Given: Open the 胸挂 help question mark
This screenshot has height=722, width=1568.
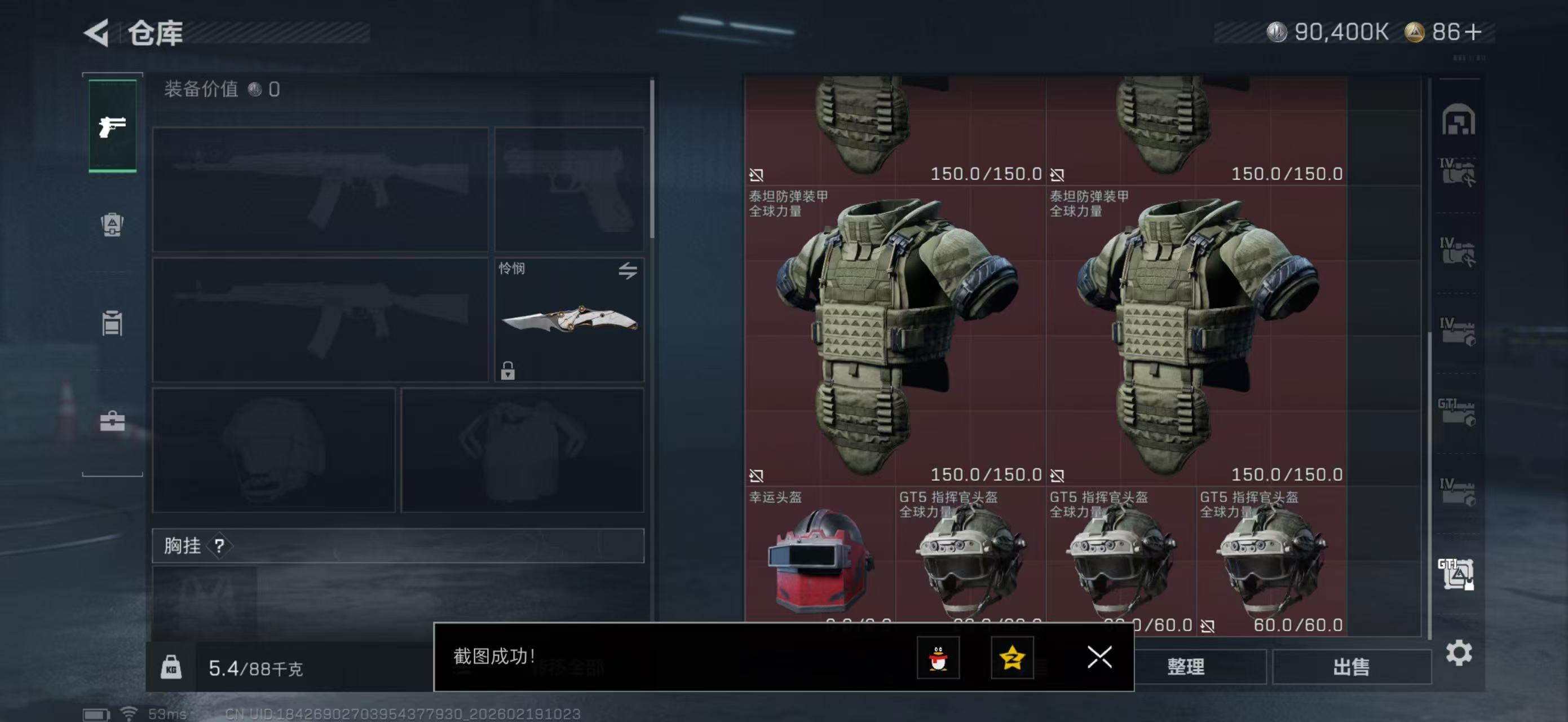Looking at the screenshot, I should coord(219,546).
